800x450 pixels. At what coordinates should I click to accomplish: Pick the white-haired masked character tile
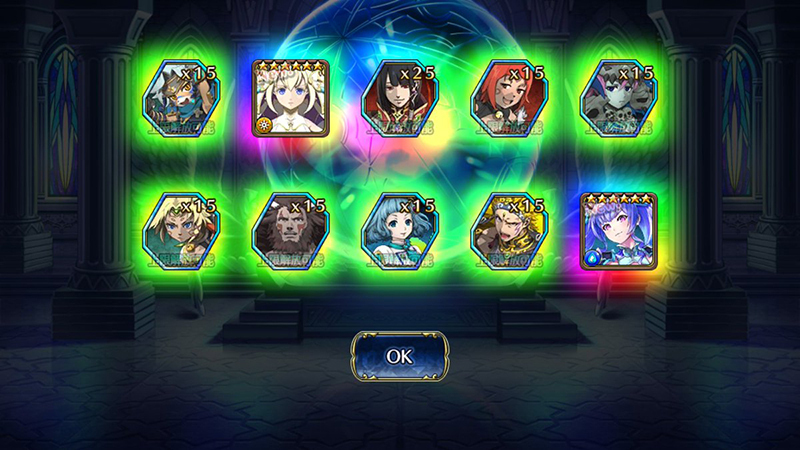(179, 98)
